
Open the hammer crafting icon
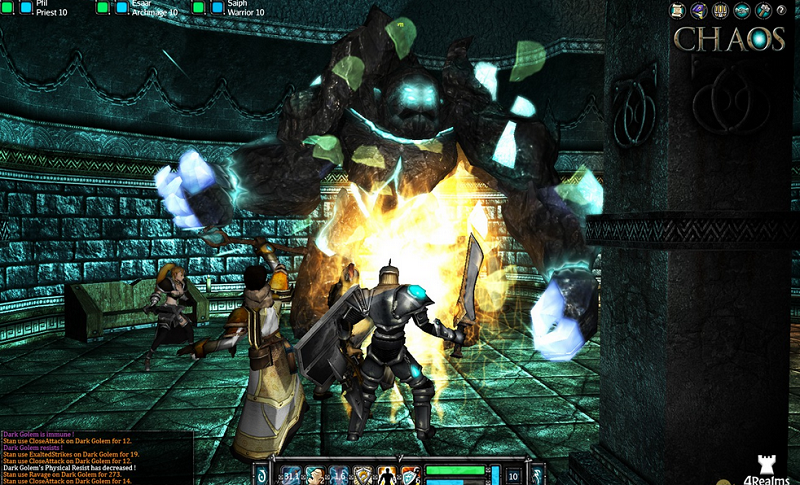[762, 10]
